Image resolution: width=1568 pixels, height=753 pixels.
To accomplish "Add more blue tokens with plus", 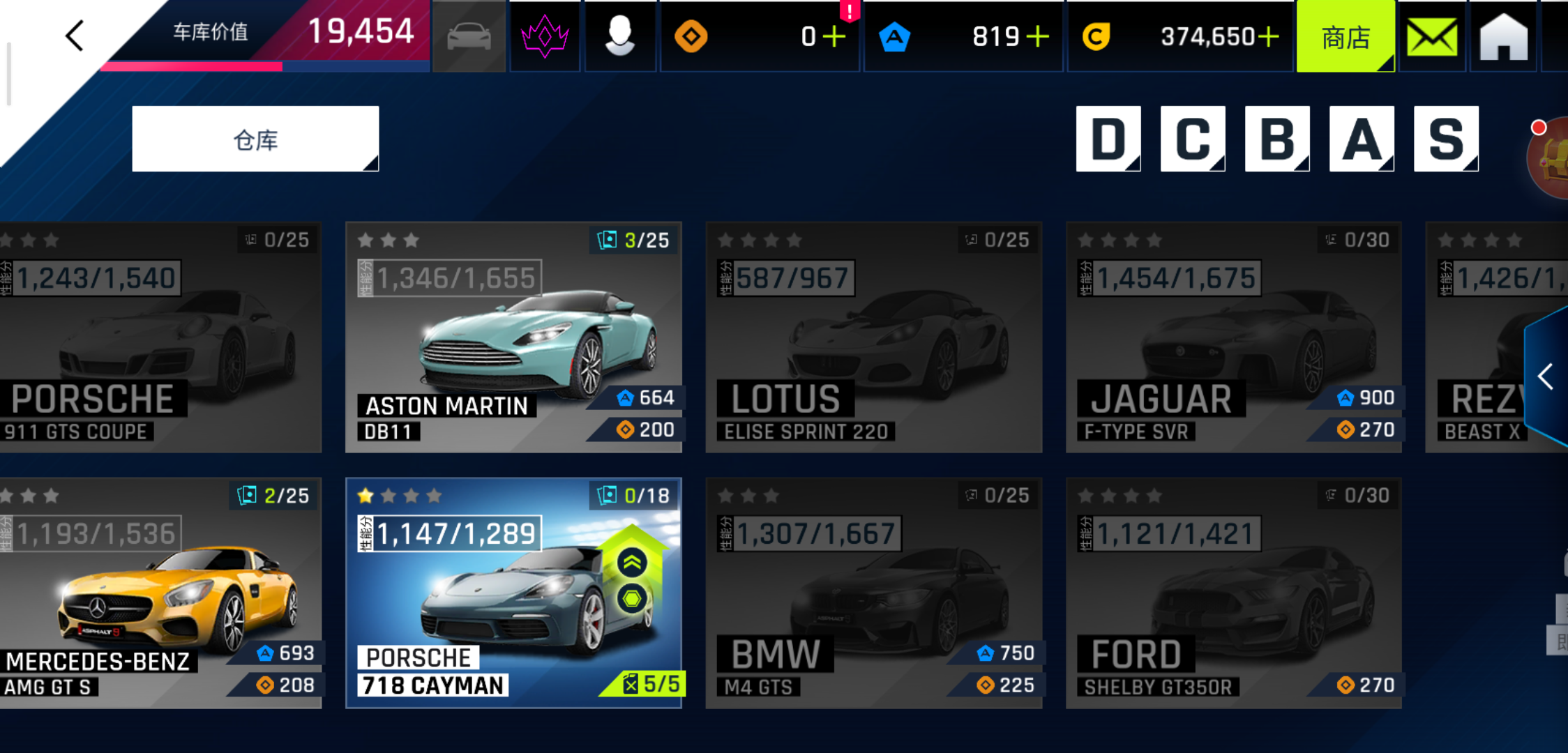I will [x=1038, y=36].
